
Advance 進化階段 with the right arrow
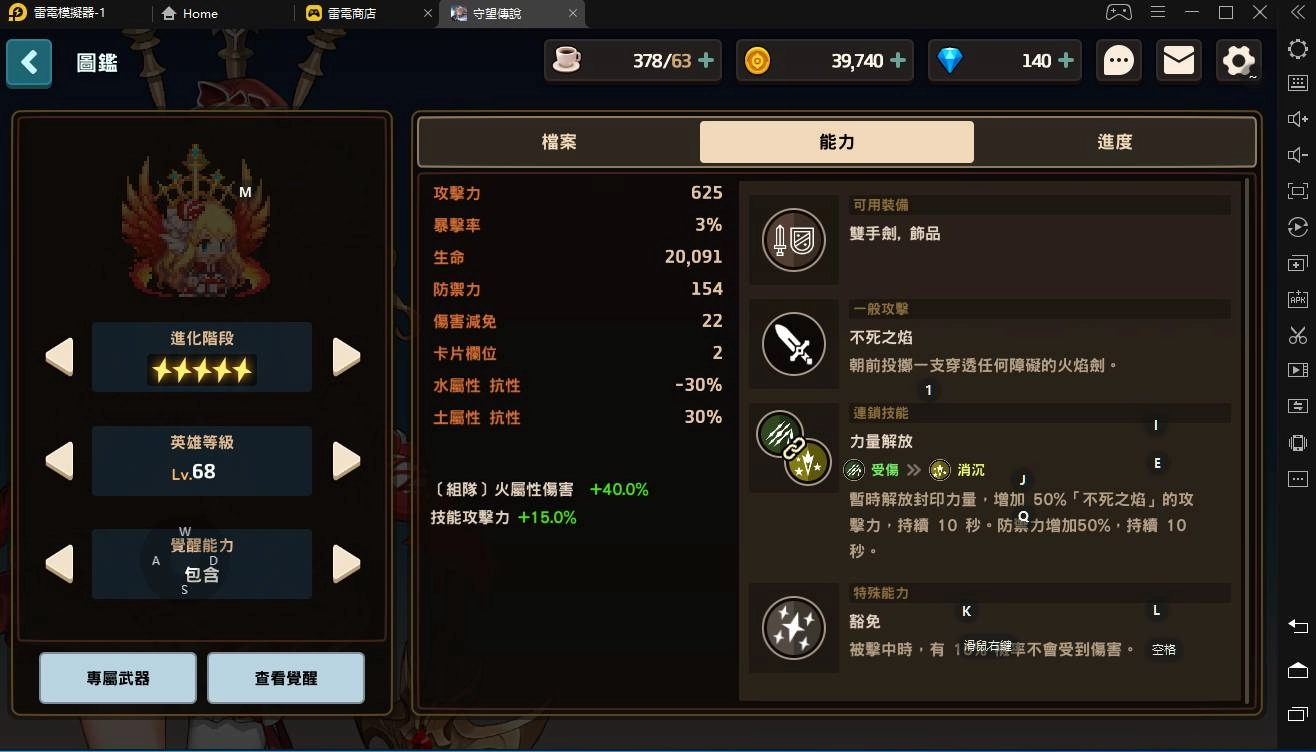click(x=345, y=356)
